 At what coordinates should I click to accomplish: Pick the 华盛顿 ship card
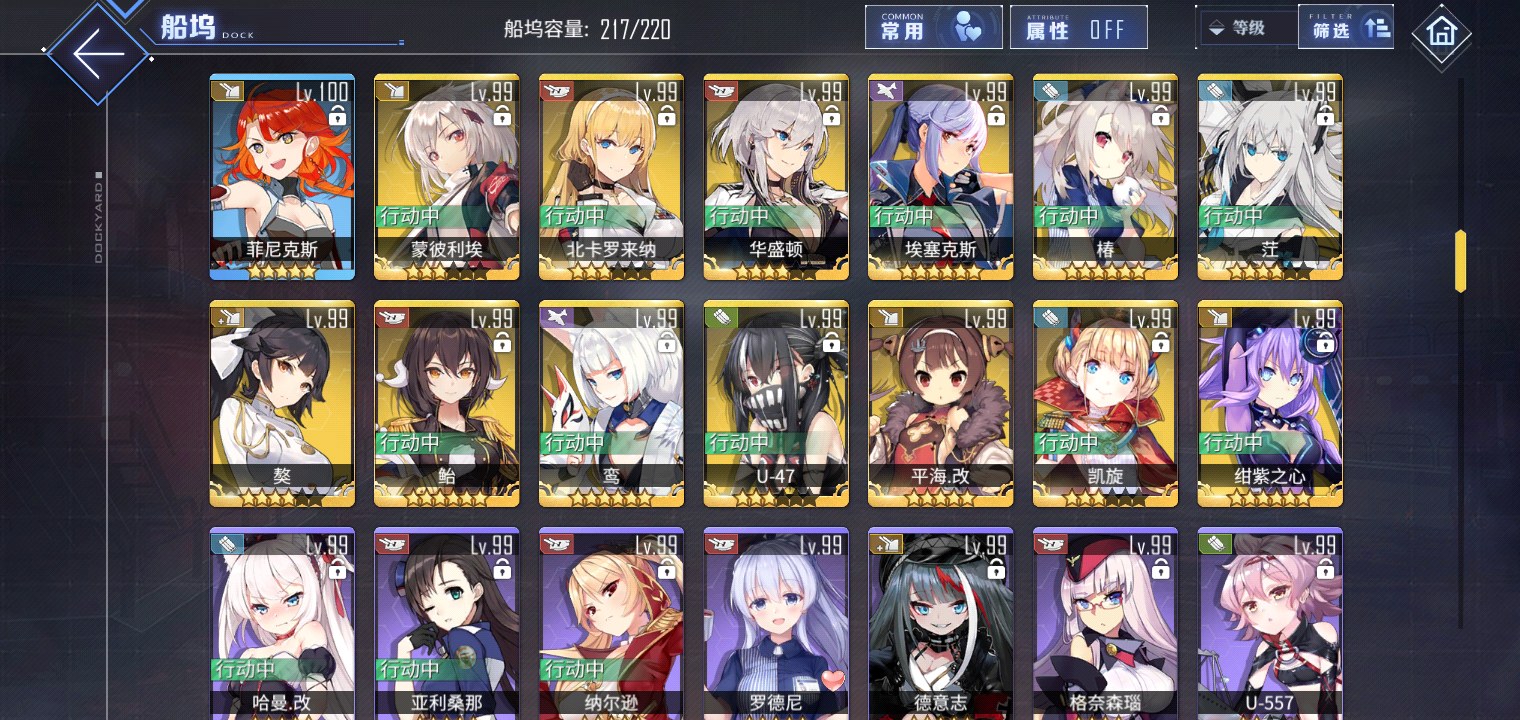(776, 176)
